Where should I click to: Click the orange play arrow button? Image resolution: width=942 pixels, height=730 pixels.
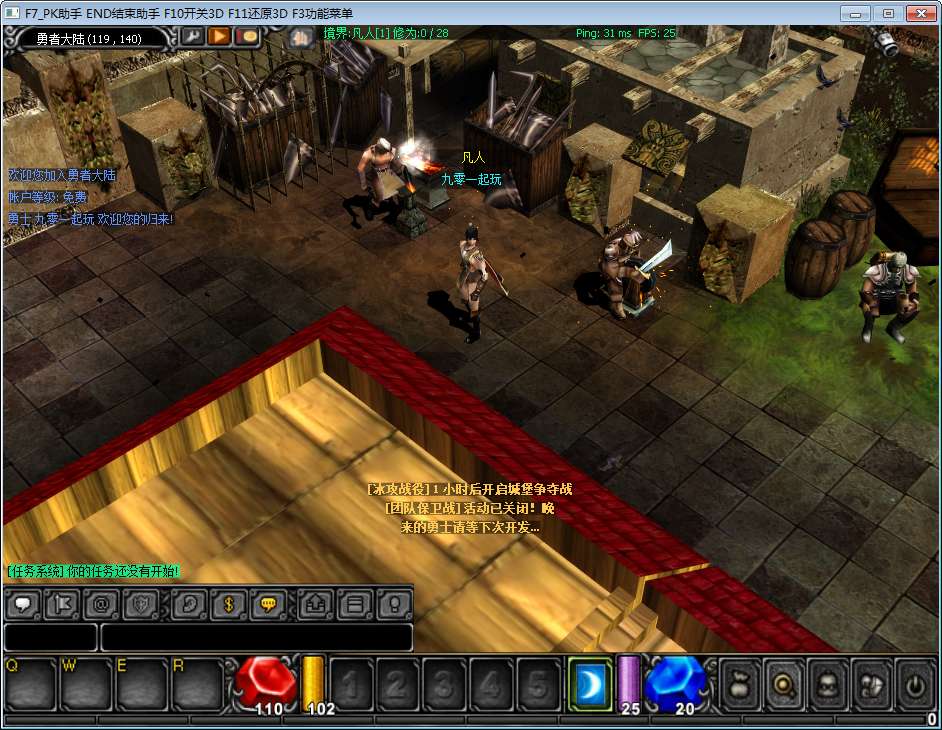click(219, 37)
